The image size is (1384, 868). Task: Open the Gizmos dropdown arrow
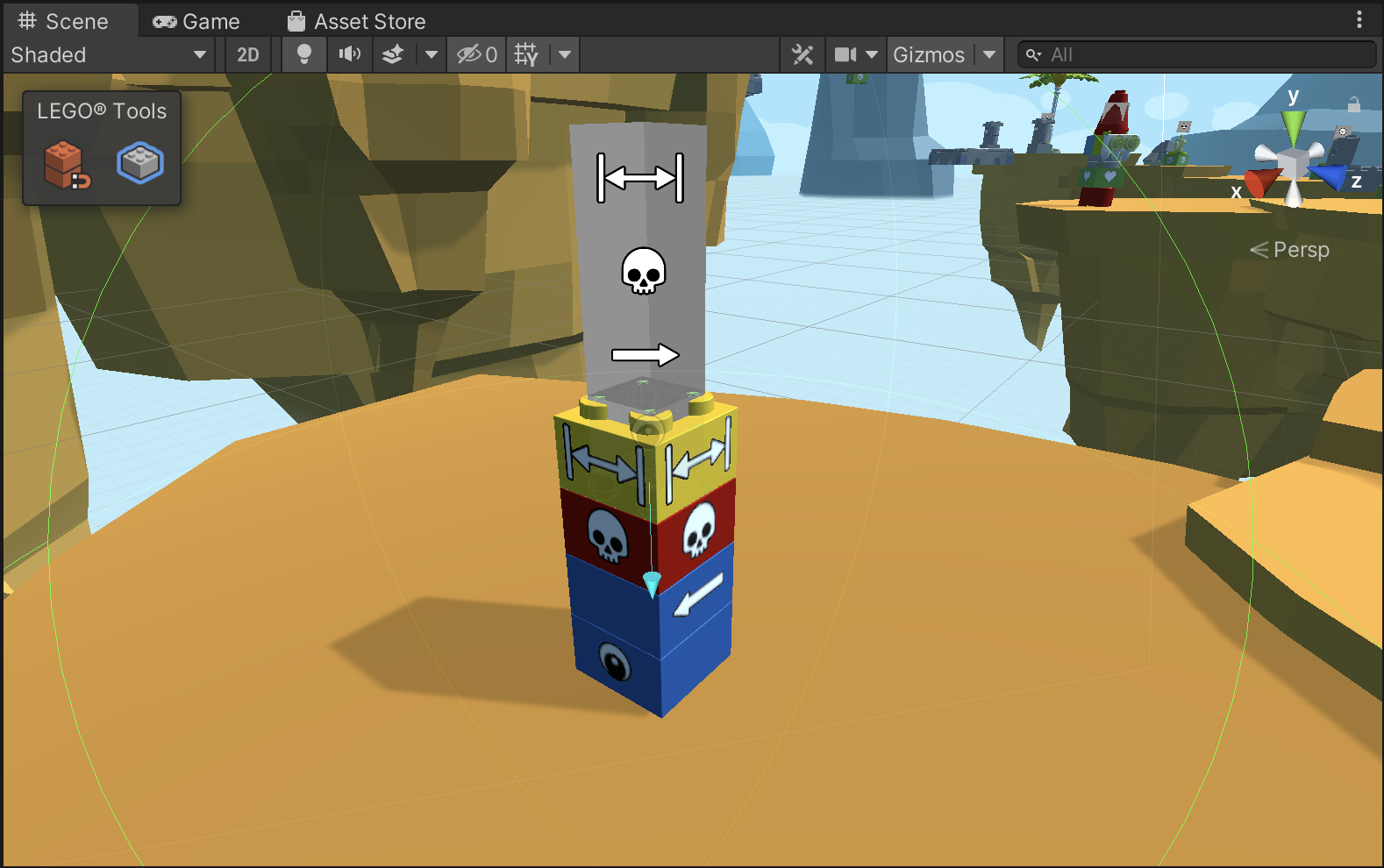coord(989,54)
